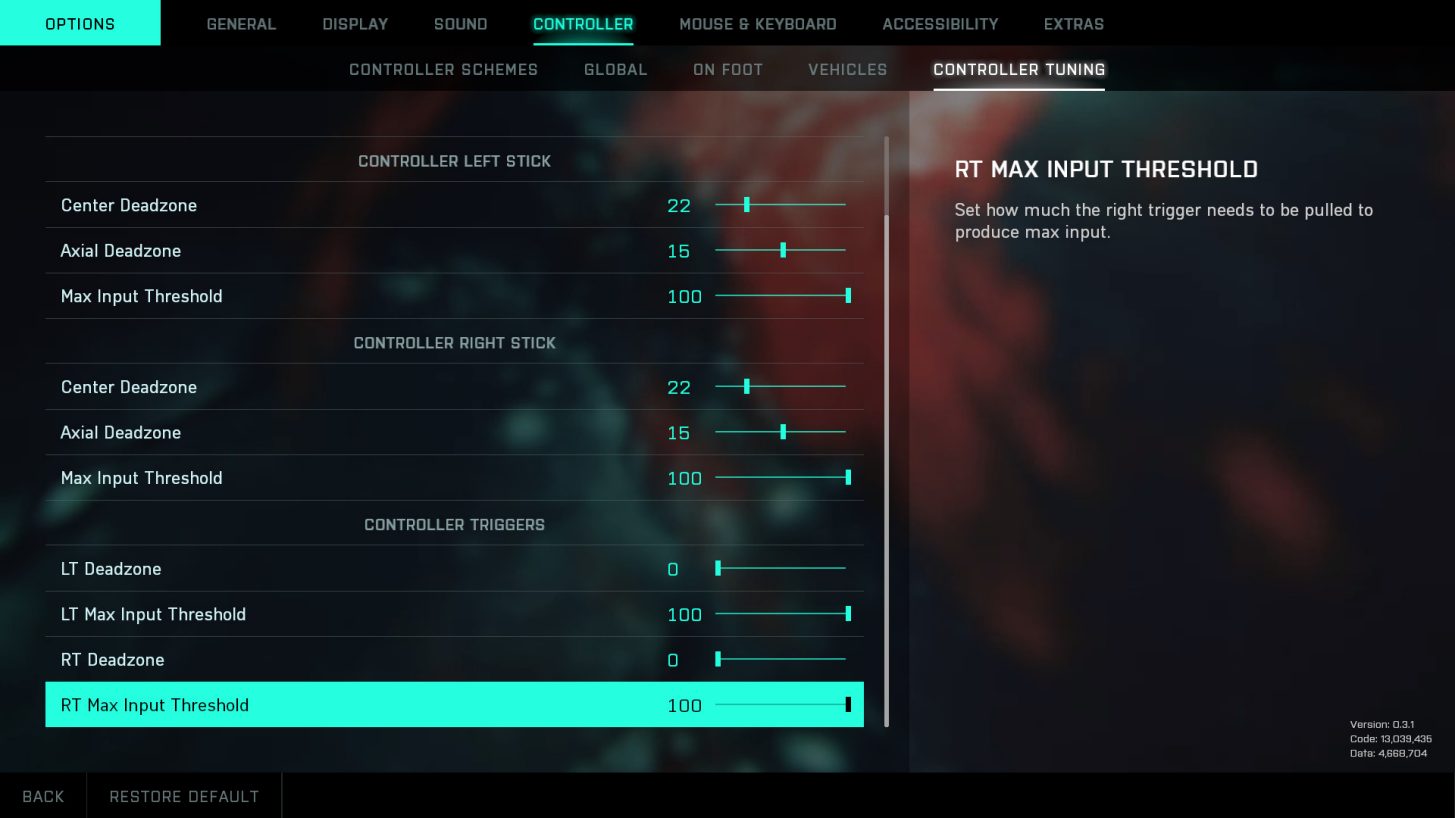Screen dimensions: 1455x818
Task: Adjust the left stick Axial Deadzone slider
Action: coord(780,250)
